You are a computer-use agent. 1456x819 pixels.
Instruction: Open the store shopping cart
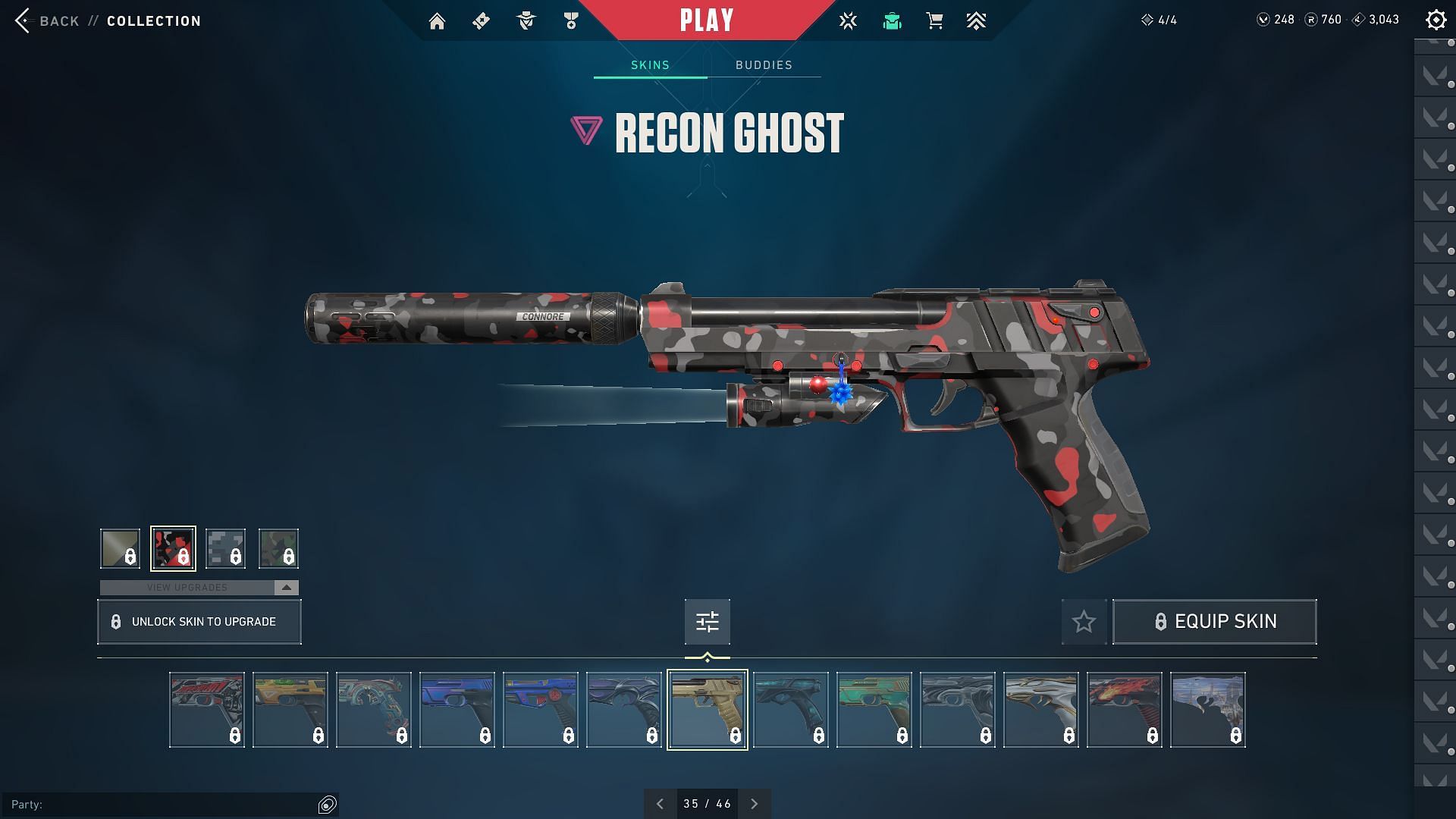point(934,21)
